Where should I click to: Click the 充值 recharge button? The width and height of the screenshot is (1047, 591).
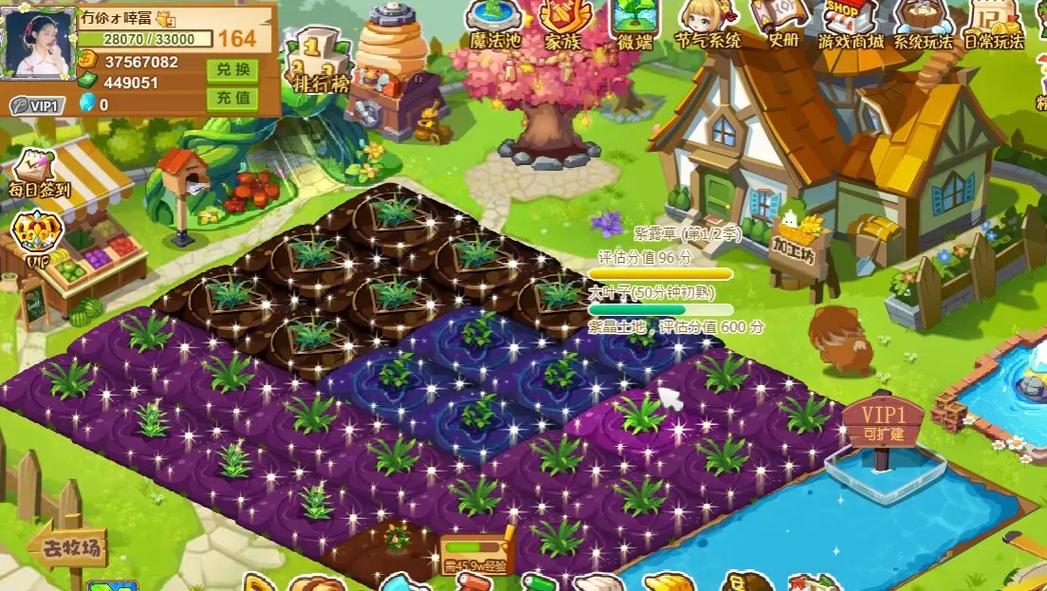(x=231, y=98)
